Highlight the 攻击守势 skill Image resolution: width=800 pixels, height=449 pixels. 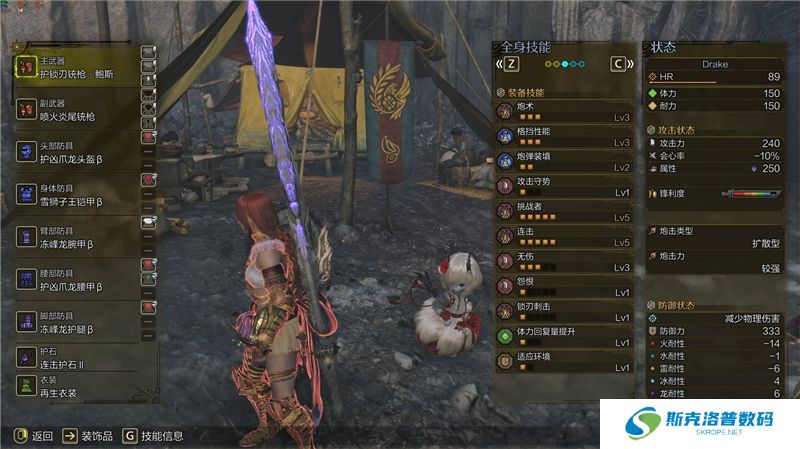pyautogui.click(x=564, y=186)
